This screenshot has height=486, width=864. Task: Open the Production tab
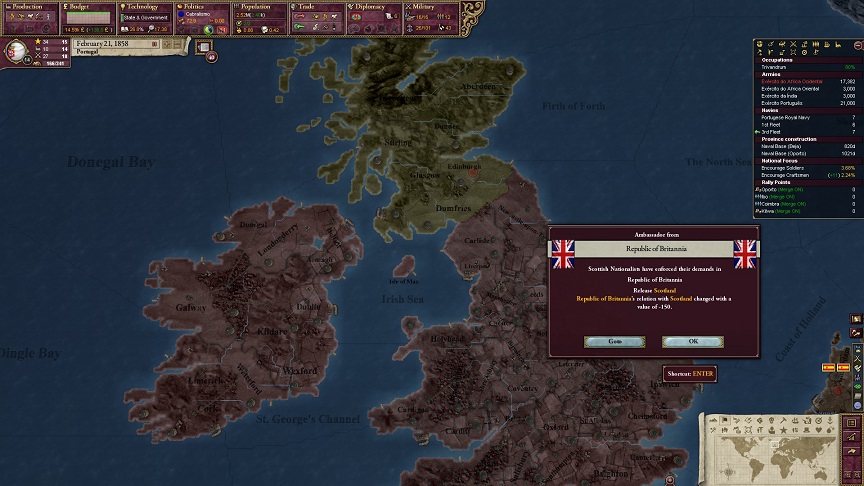click(x=29, y=6)
